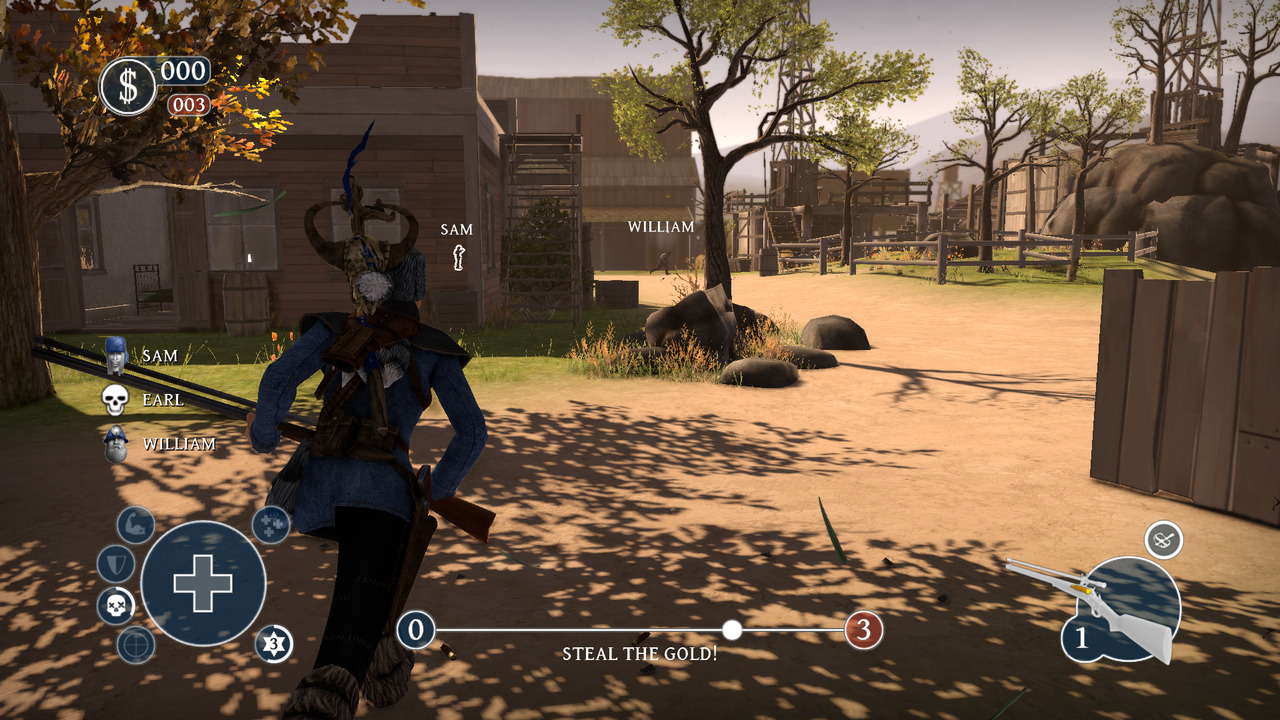Select the triple plus healing icon
The image size is (1280, 720).
coord(271,524)
